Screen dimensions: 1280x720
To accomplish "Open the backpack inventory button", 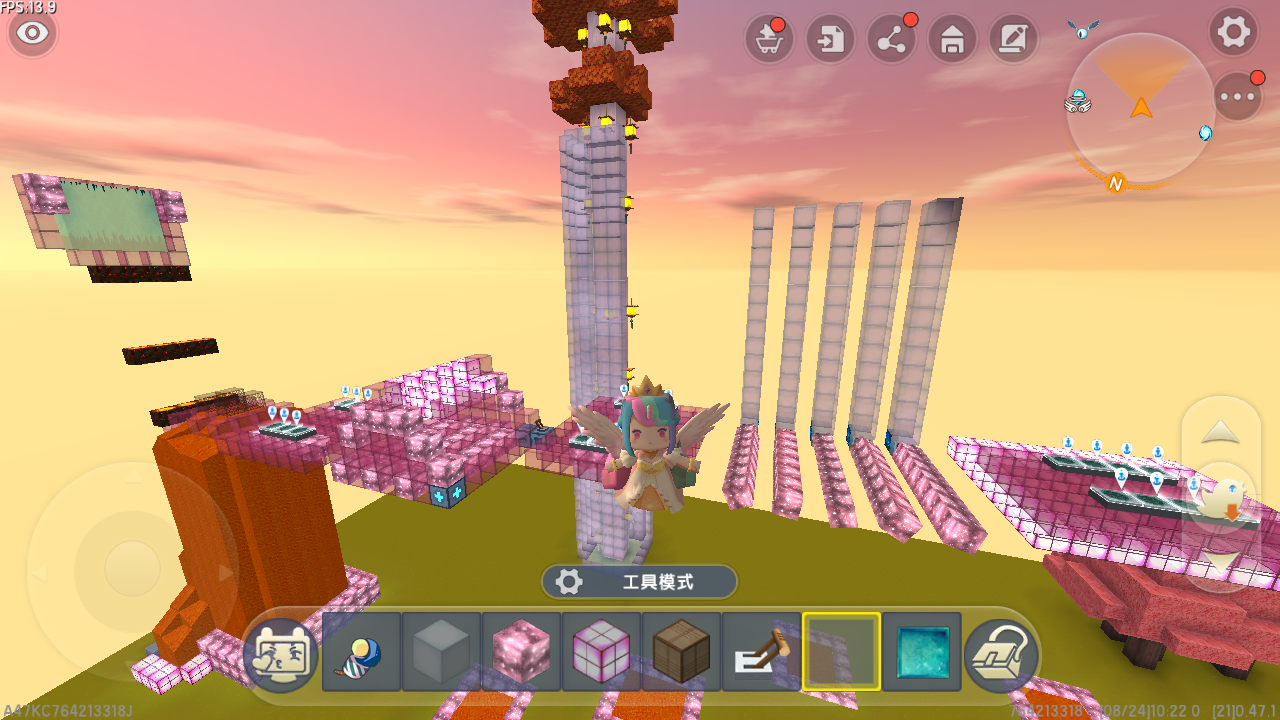I will coord(1001,653).
